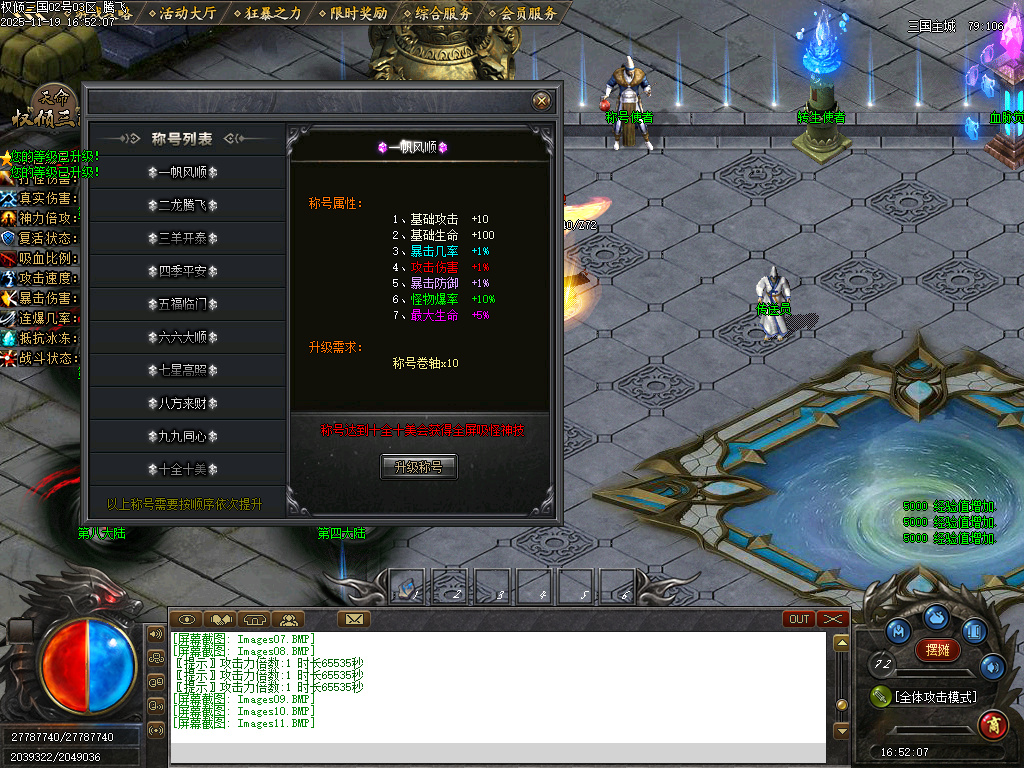The image size is (1024, 768).
Task: Click the OUT button above chat
Action: point(799,619)
